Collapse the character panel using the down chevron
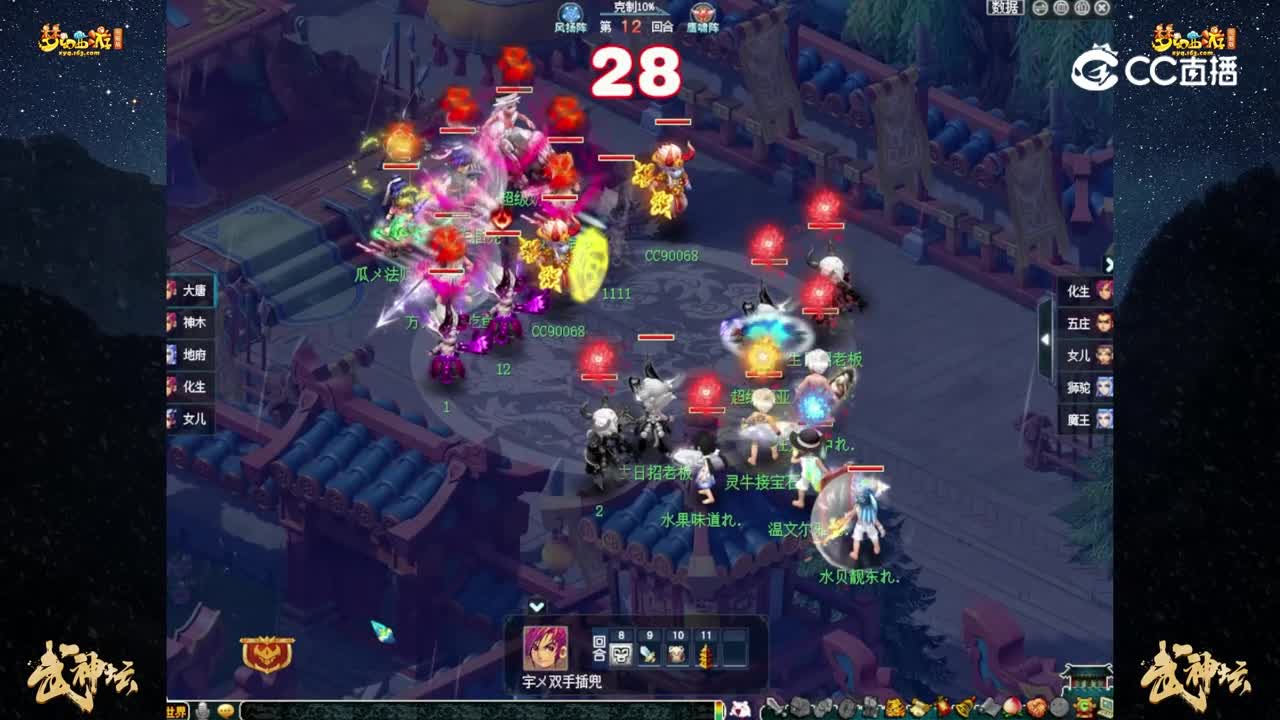This screenshot has width=1280, height=720. [537, 607]
